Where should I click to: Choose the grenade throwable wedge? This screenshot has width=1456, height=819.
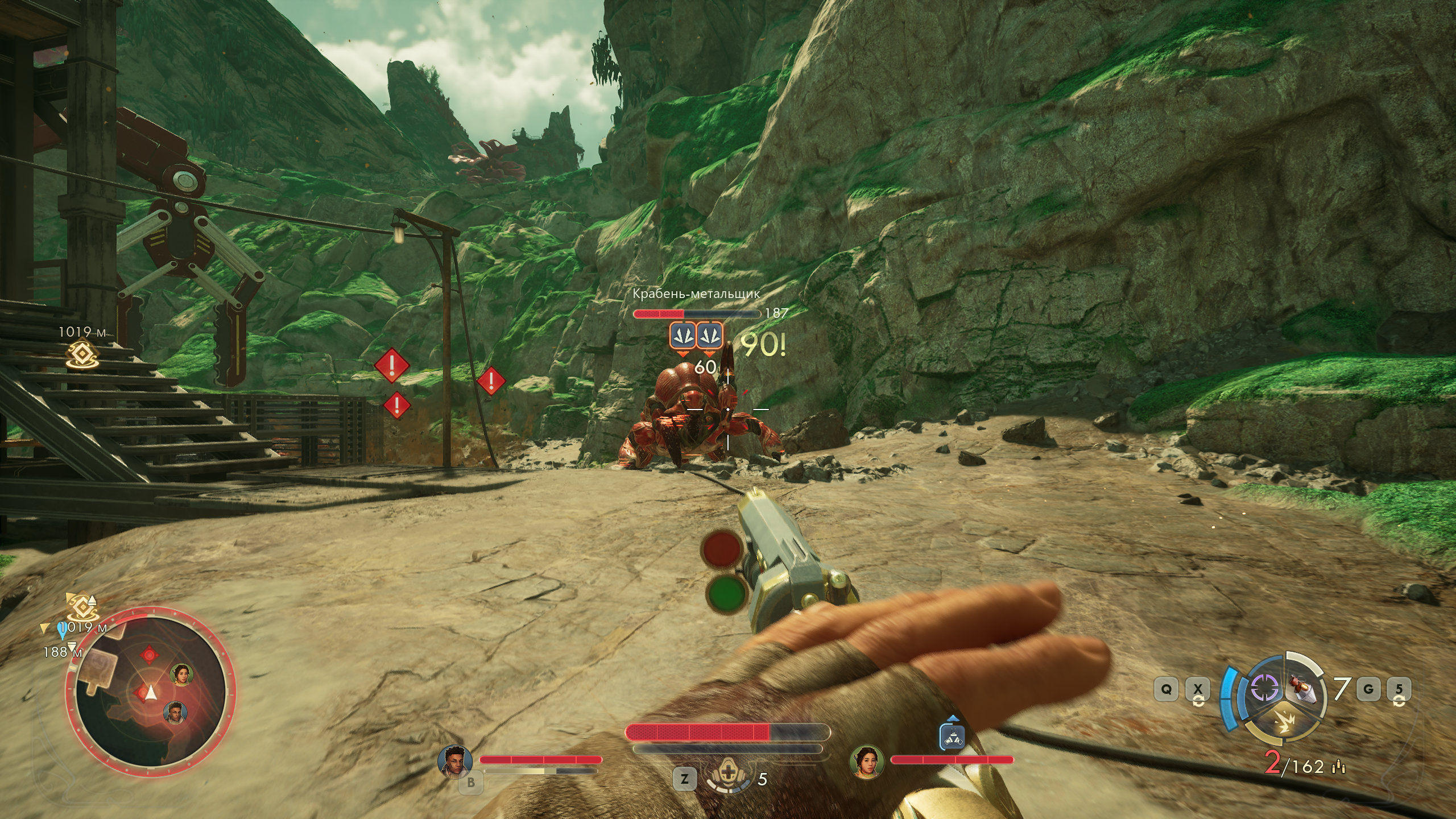click(x=1302, y=689)
